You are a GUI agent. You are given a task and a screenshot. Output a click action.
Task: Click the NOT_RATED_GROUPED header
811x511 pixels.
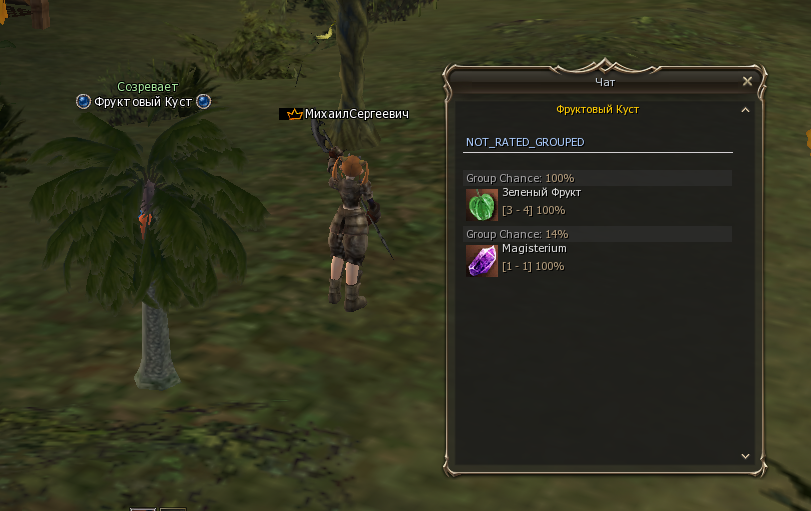click(x=525, y=142)
